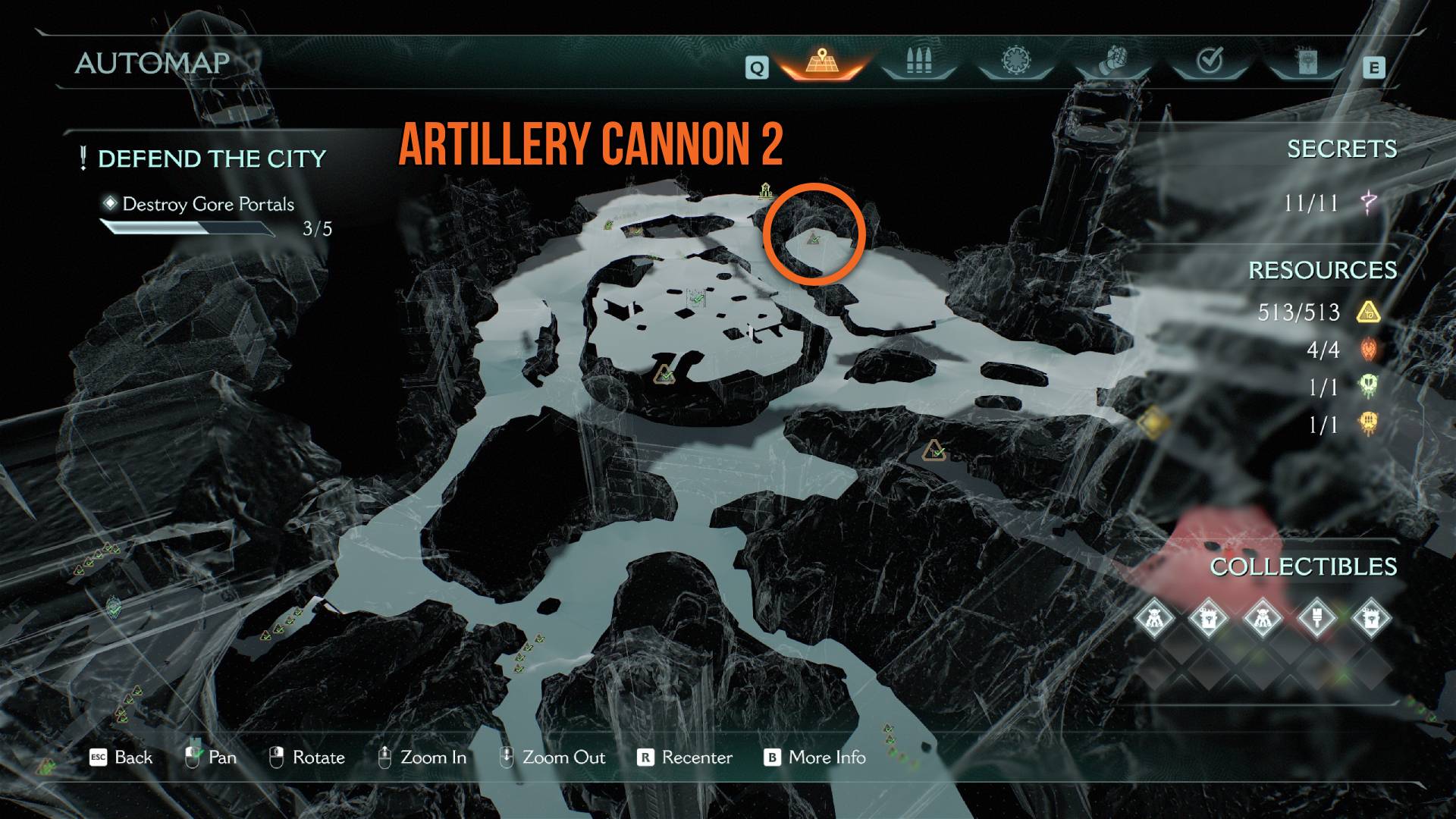The height and width of the screenshot is (819, 1456).
Task: Select the gauntlet fist tab
Action: (x=1112, y=61)
